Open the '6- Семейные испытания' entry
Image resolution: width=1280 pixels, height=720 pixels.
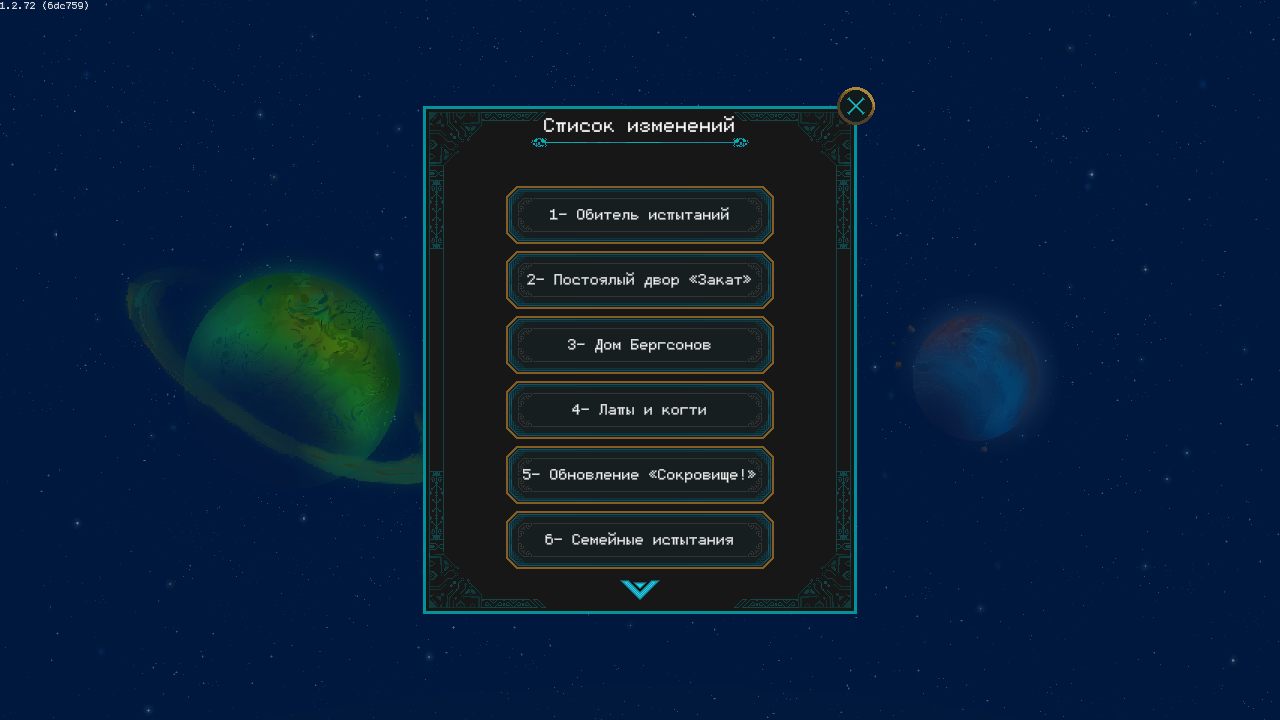click(639, 540)
